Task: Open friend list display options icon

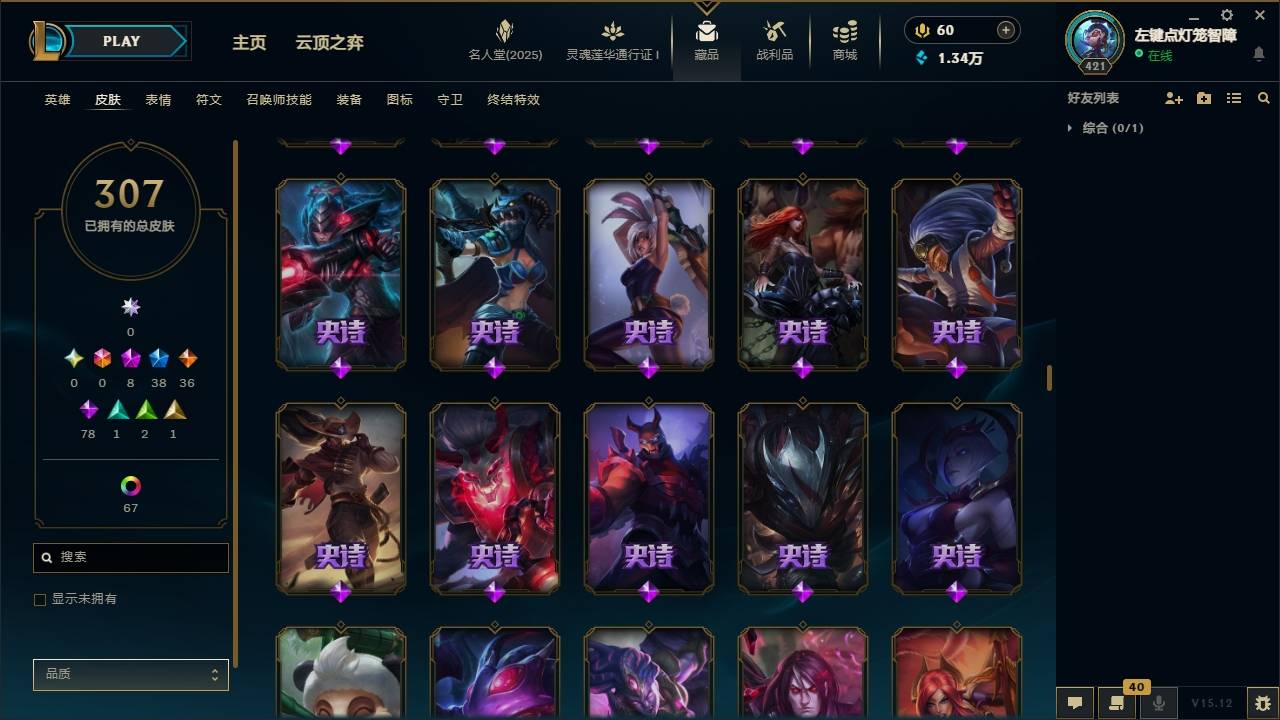Action: pos(1233,97)
